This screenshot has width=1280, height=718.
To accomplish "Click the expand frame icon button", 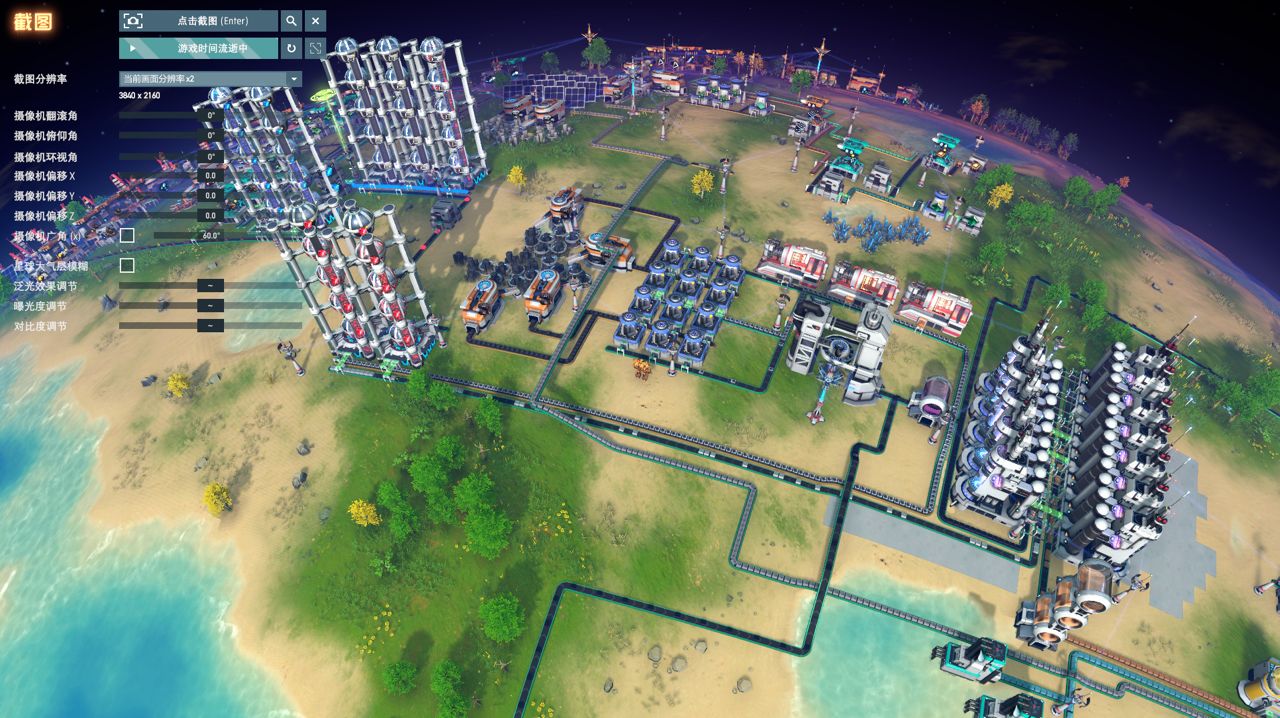I will (315, 48).
